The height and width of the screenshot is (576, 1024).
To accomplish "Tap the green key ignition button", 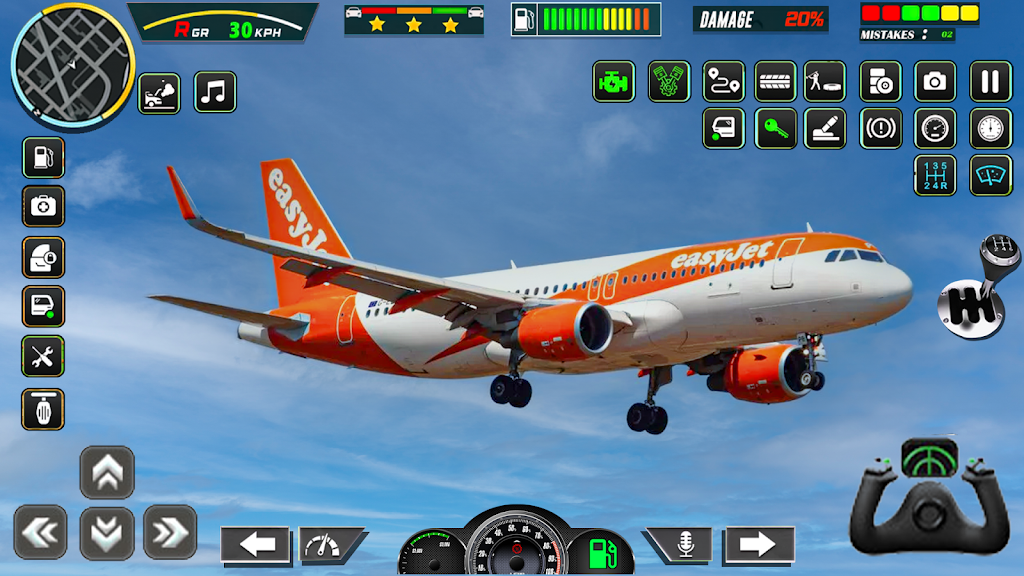I will click(x=776, y=128).
